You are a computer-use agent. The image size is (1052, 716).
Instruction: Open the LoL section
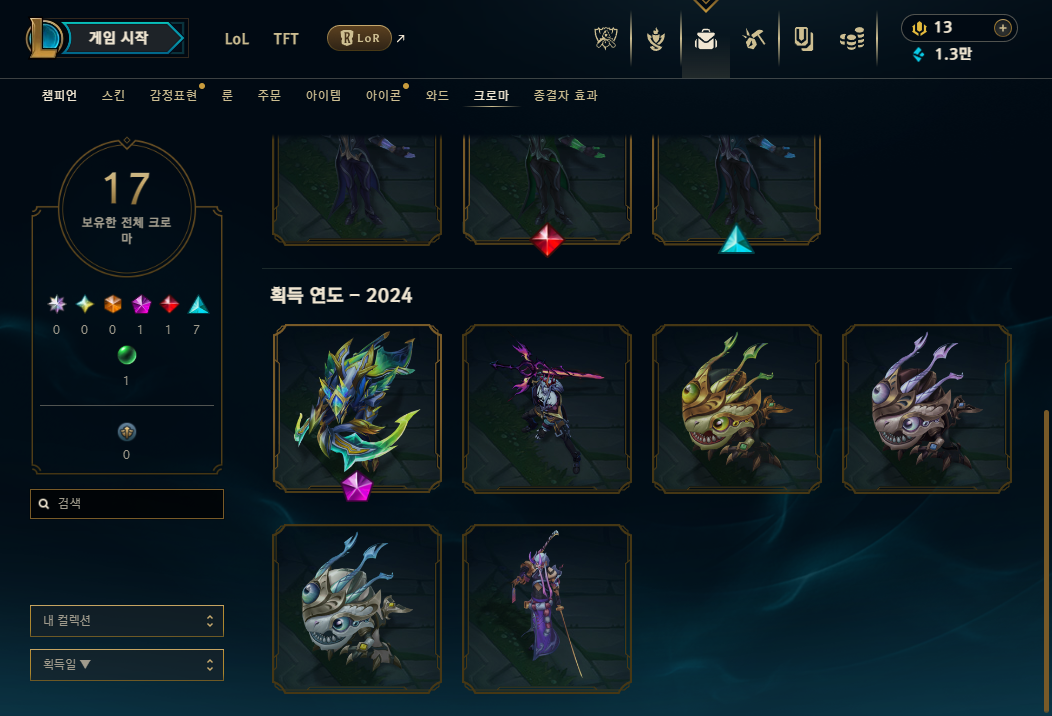point(237,39)
